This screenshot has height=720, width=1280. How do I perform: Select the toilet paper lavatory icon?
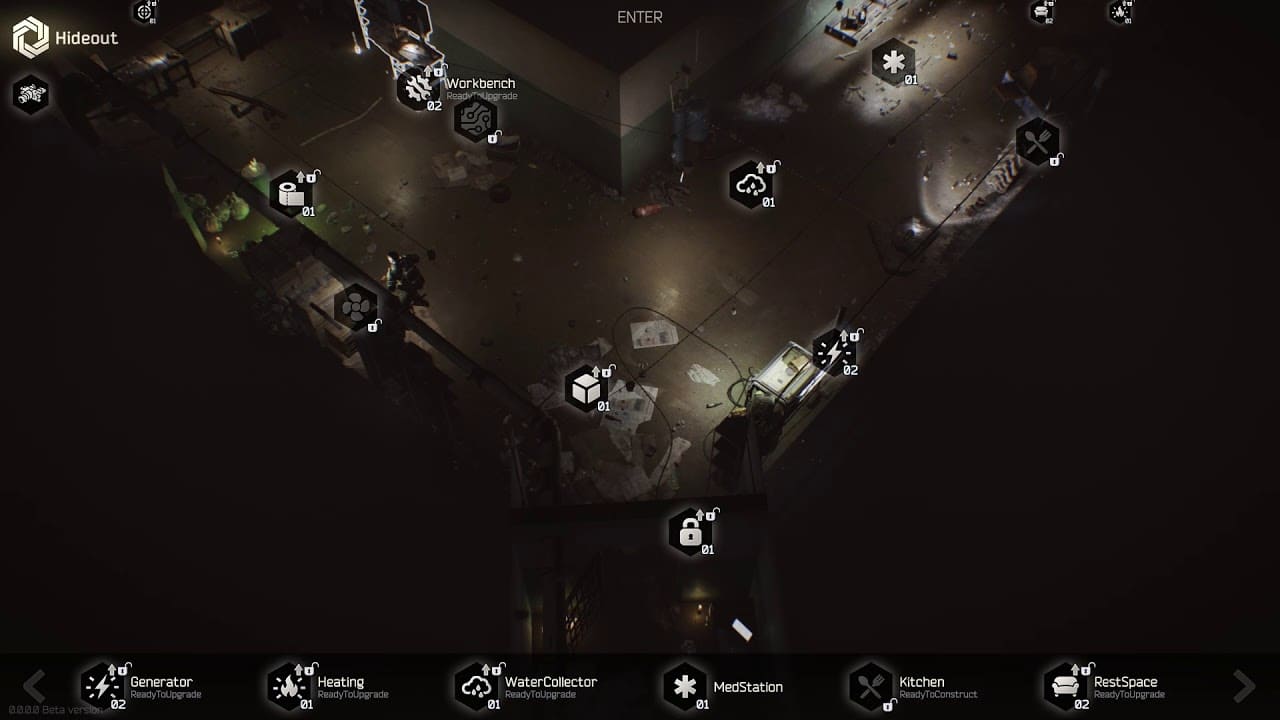pyautogui.click(x=291, y=194)
